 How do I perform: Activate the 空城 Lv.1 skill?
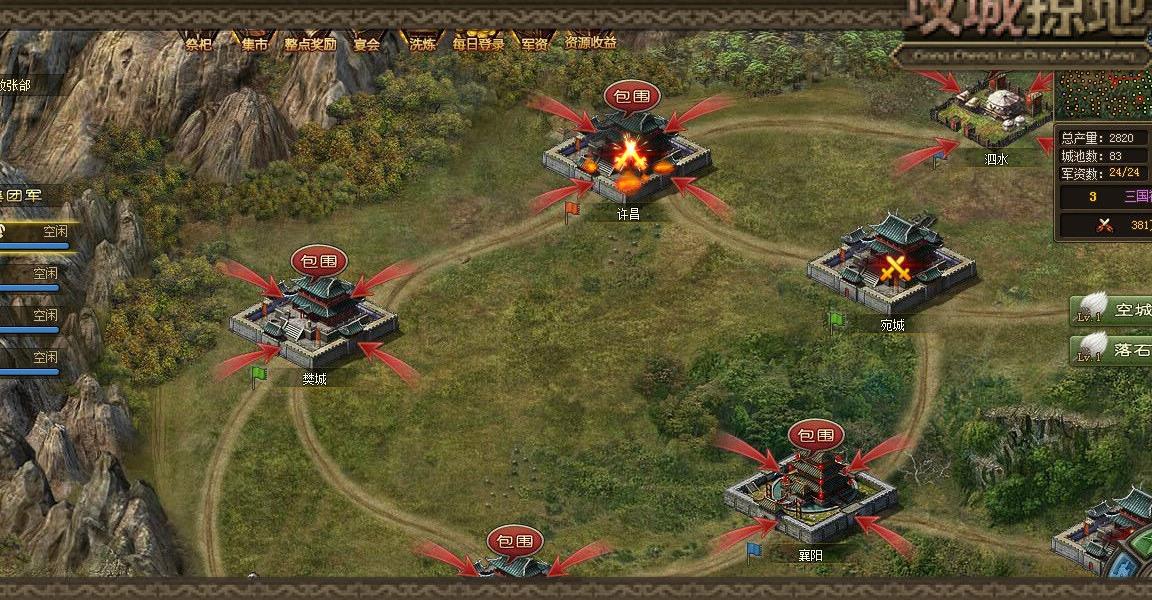point(1111,311)
